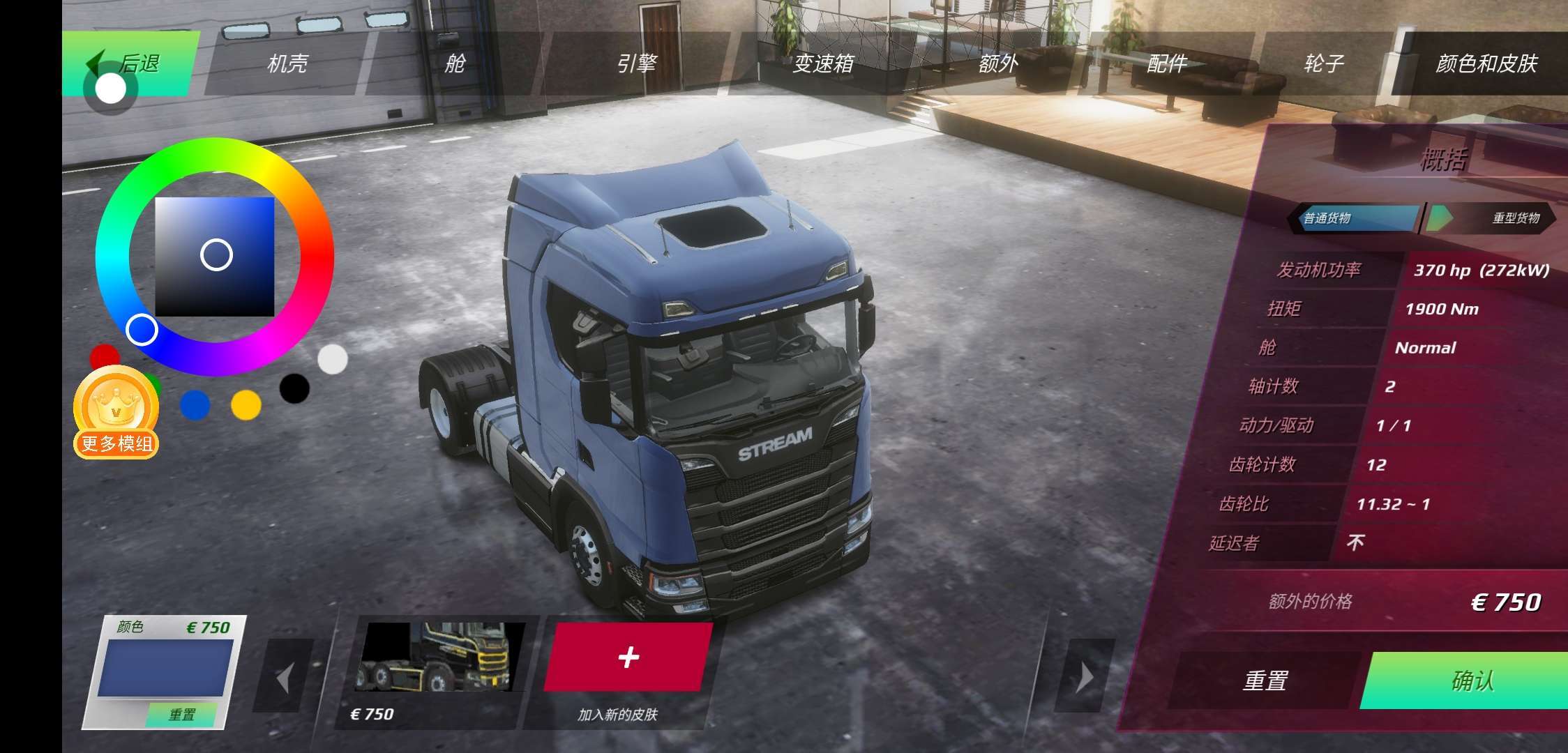The width and height of the screenshot is (1568, 753).
Task: Choose the 轮子 wheels tab
Action: (x=1323, y=63)
